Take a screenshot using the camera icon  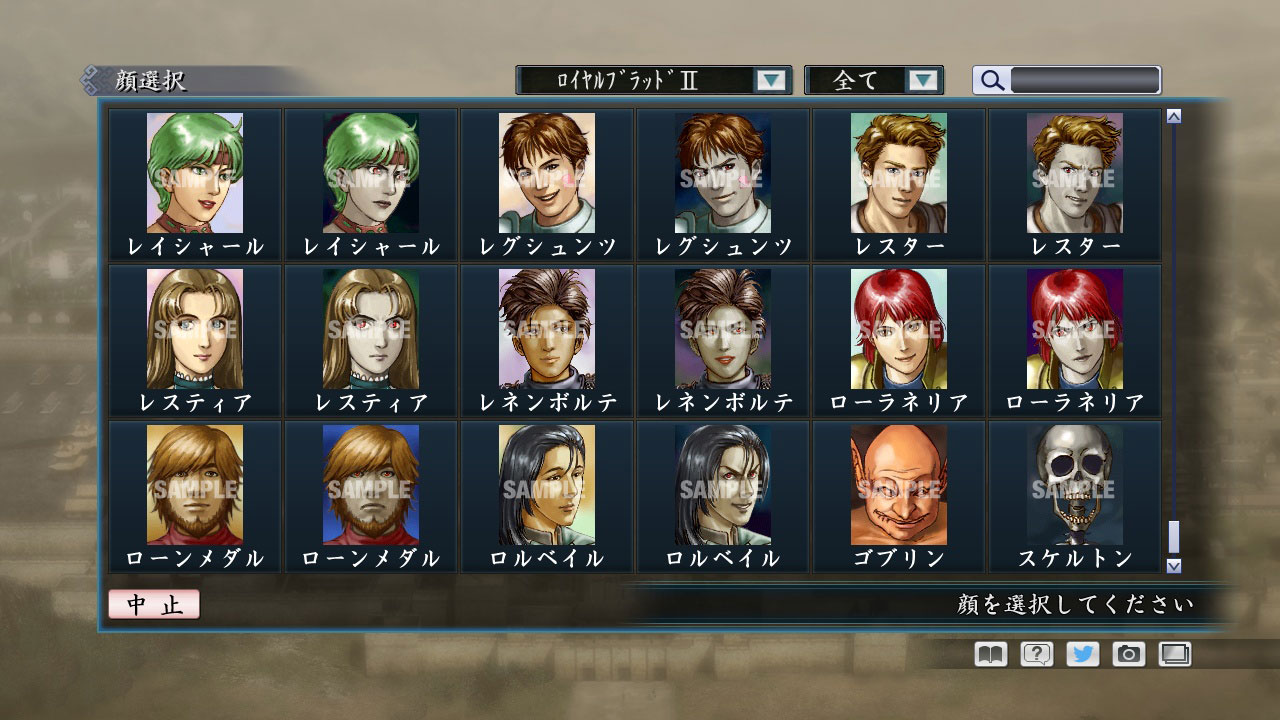click(x=1129, y=654)
